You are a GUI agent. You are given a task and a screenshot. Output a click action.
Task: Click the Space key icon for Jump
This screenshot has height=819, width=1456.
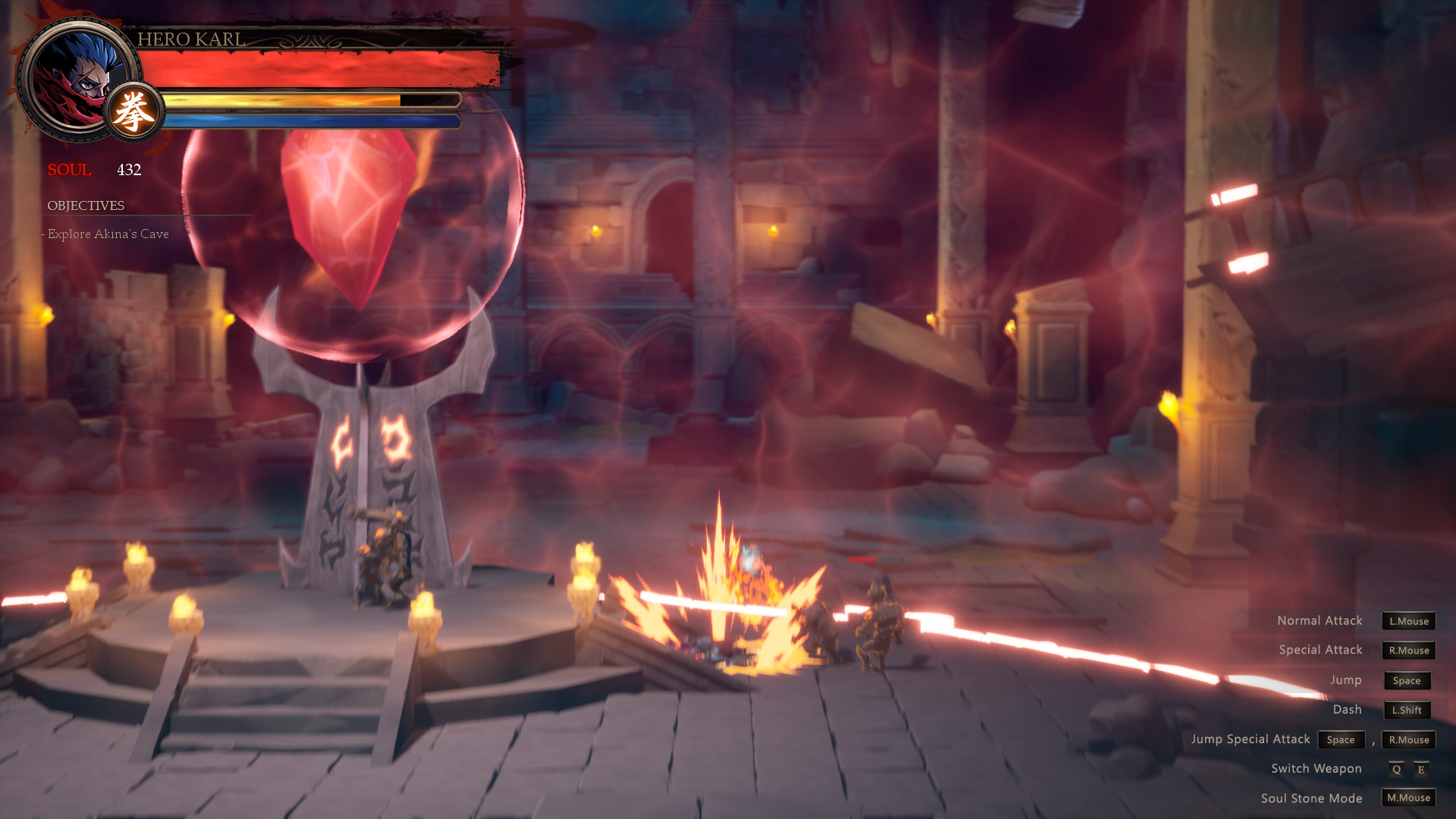pyautogui.click(x=1407, y=681)
